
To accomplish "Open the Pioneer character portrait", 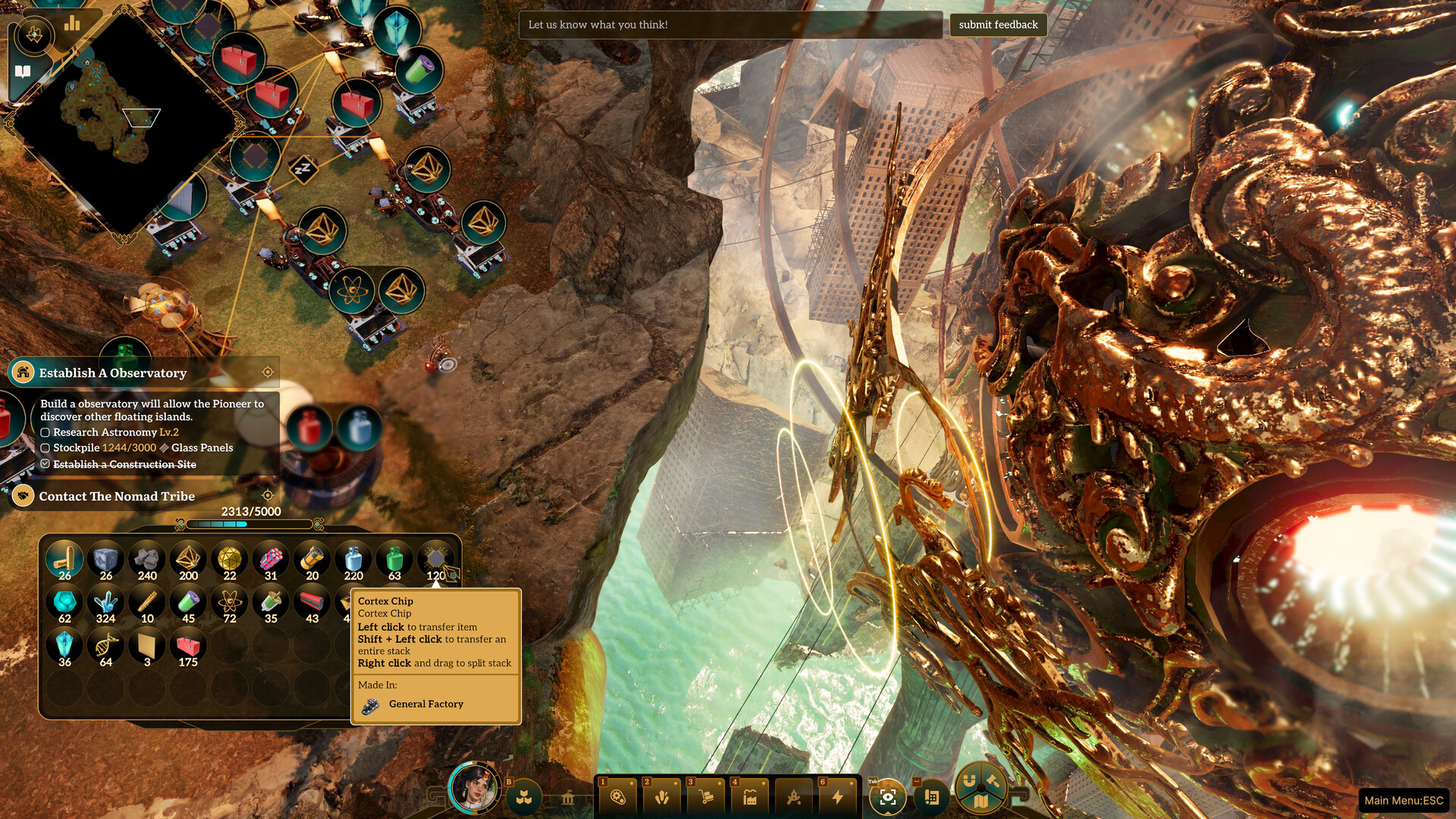I will click(475, 789).
